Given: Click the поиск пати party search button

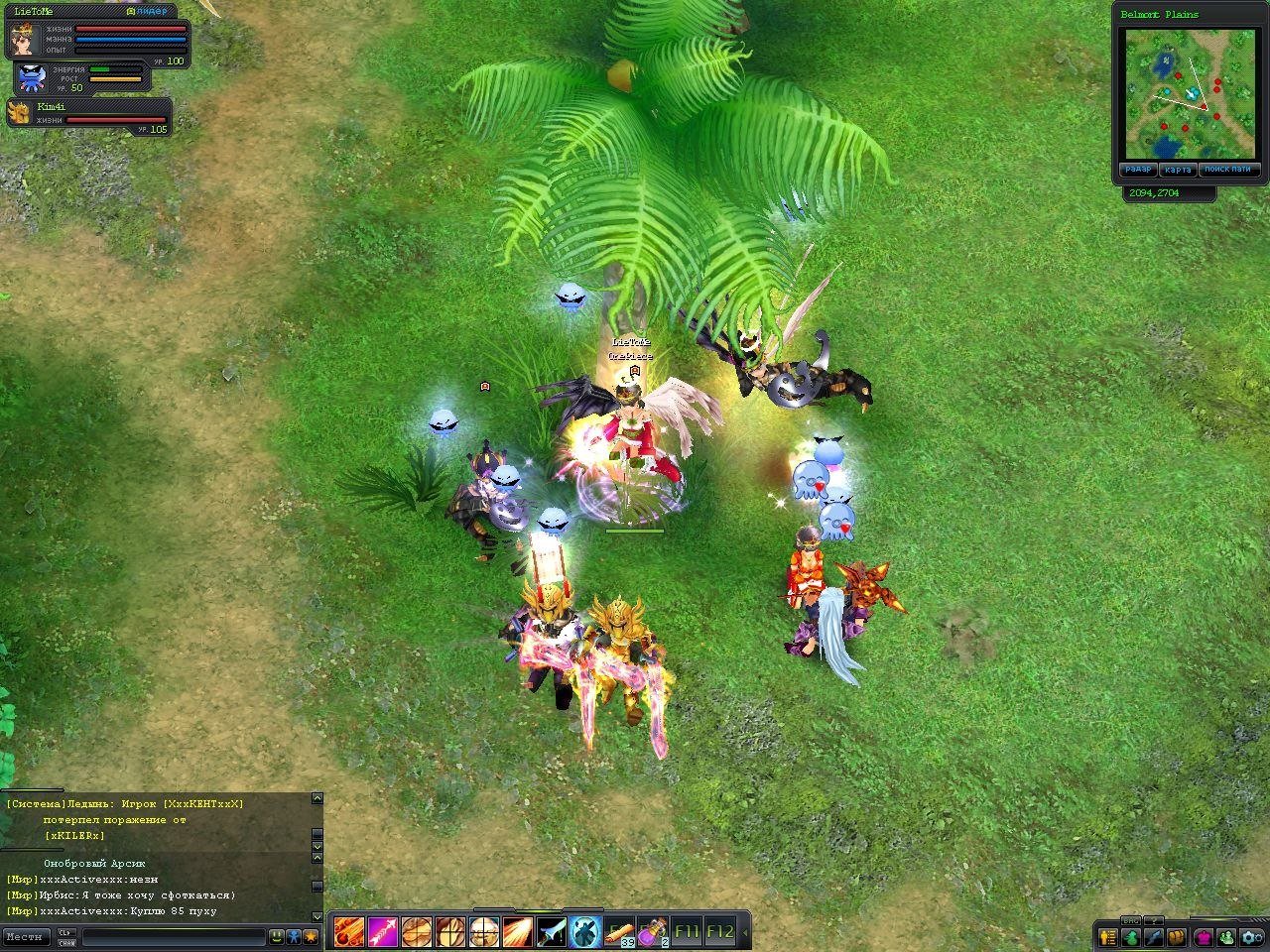Looking at the screenshot, I should [1227, 170].
